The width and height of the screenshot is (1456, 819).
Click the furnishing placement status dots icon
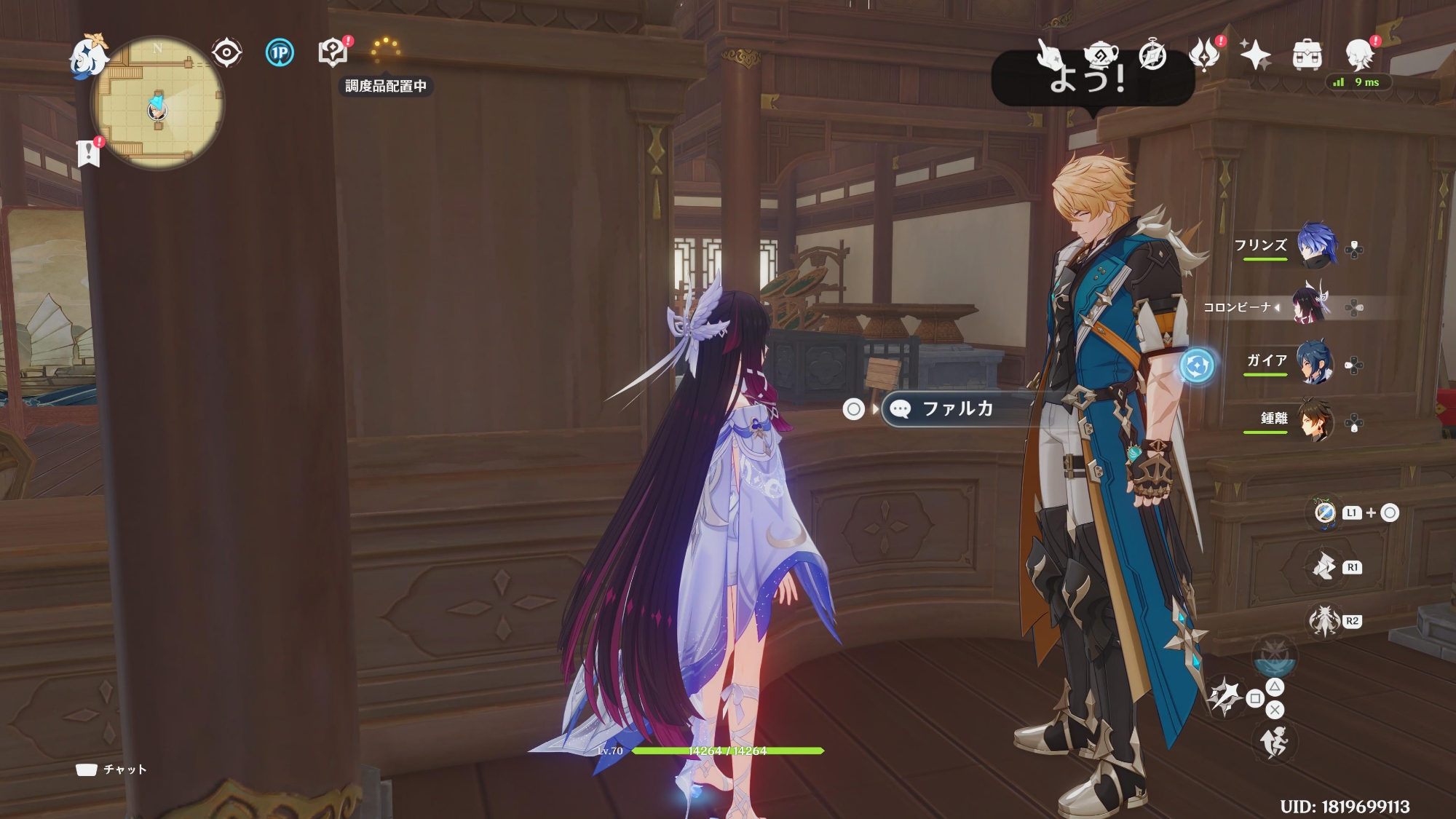[x=385, y=50]
